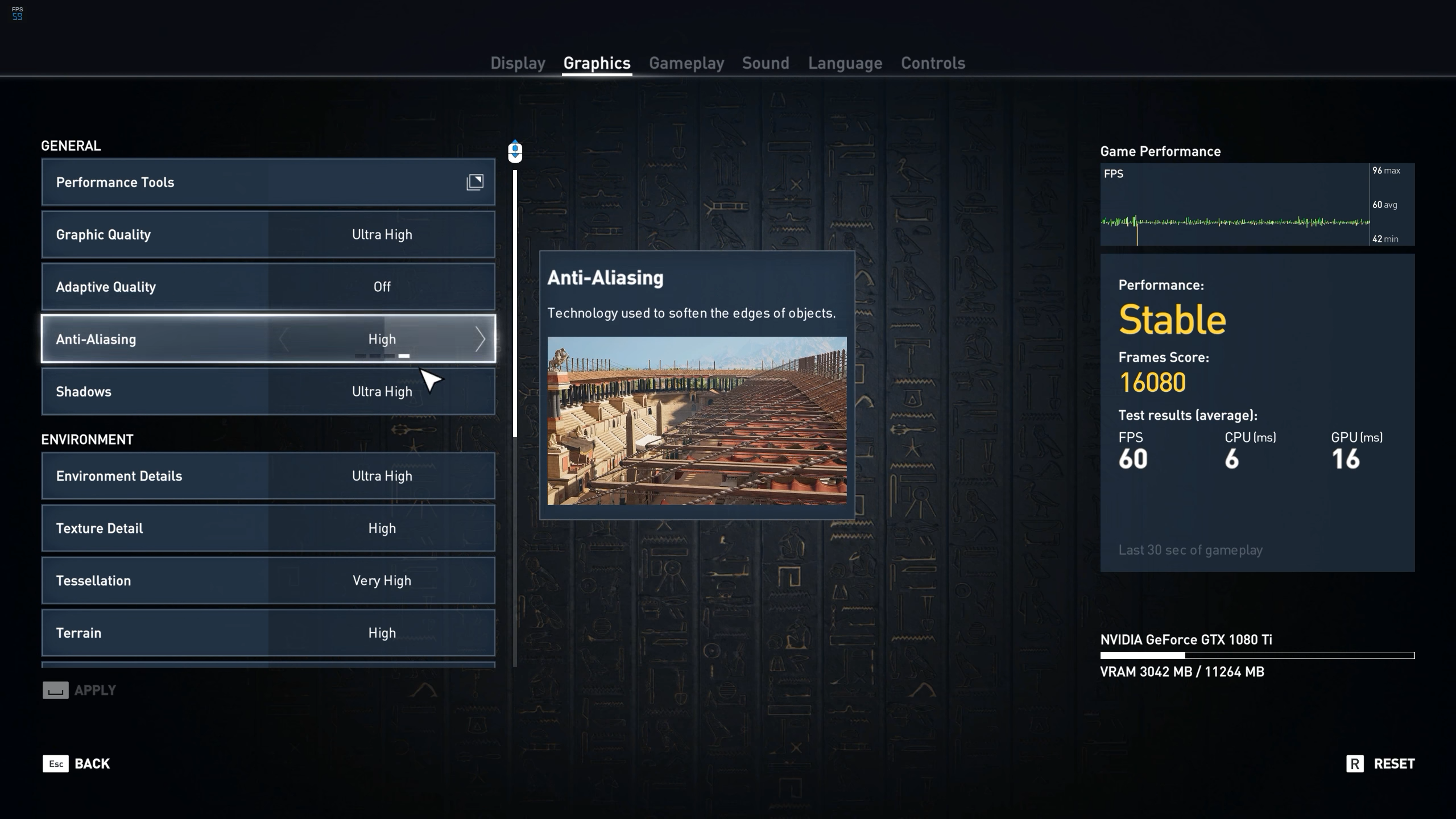
Task: Open the Gameplay settings tab
Action: coord(686,63)
